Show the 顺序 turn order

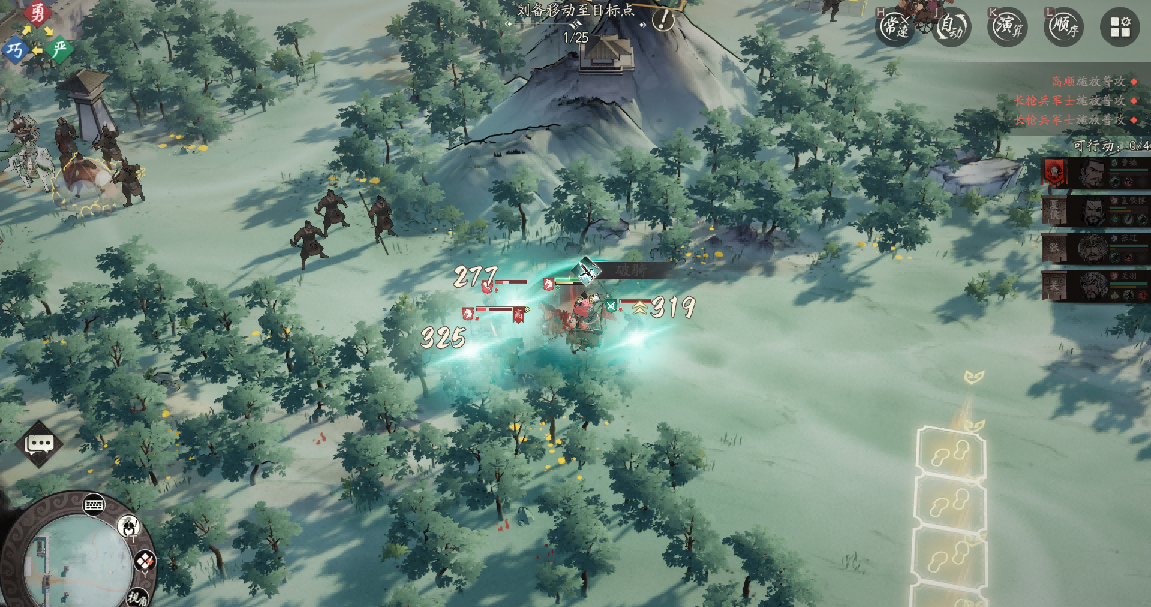point(1064,27)
